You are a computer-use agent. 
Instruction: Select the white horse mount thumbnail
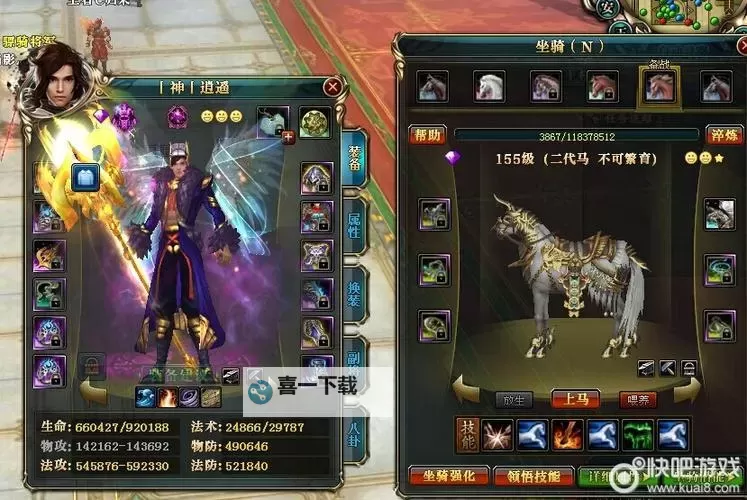pos(489,88)
